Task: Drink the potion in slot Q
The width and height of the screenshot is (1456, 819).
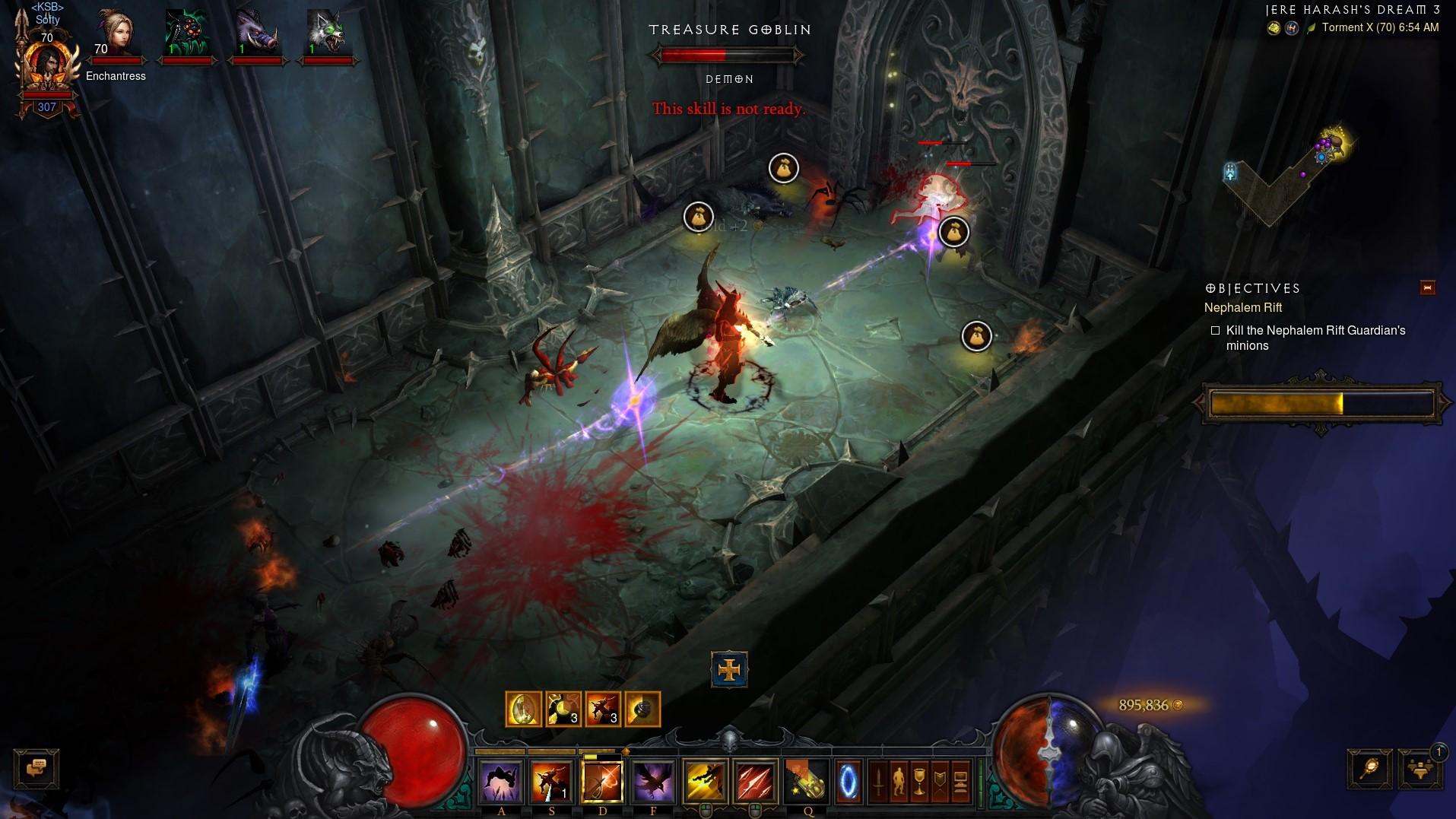Action: coord(807,781)
